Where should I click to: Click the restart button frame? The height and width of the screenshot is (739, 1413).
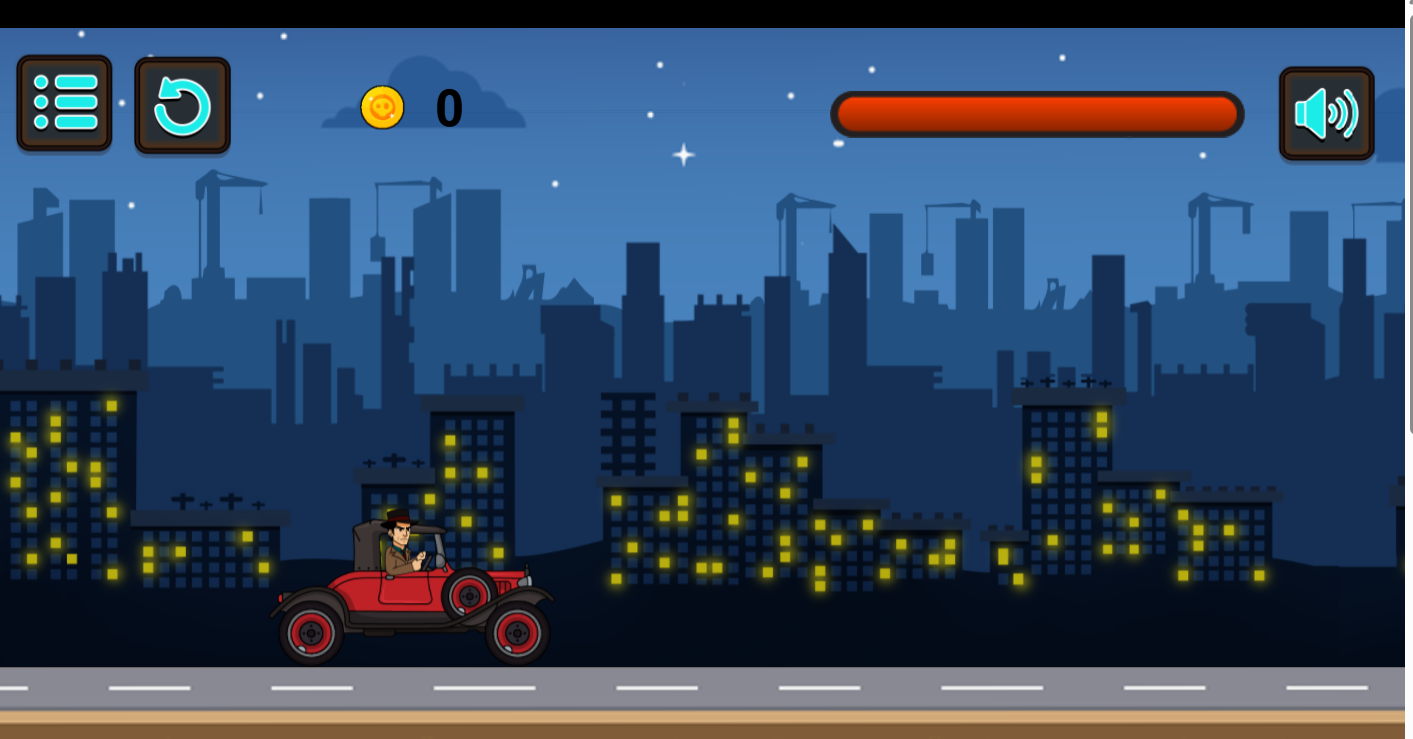point(182,104)
